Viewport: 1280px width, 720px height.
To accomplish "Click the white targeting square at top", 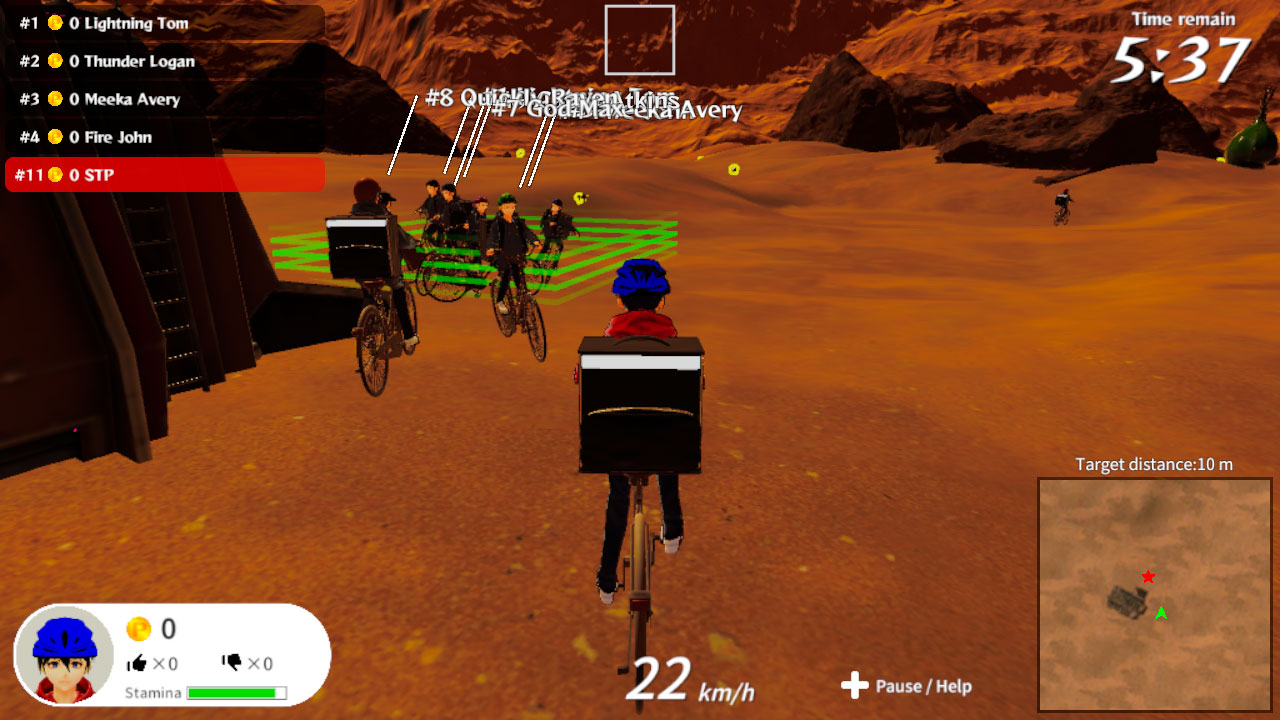I will (x=640, y=39).
